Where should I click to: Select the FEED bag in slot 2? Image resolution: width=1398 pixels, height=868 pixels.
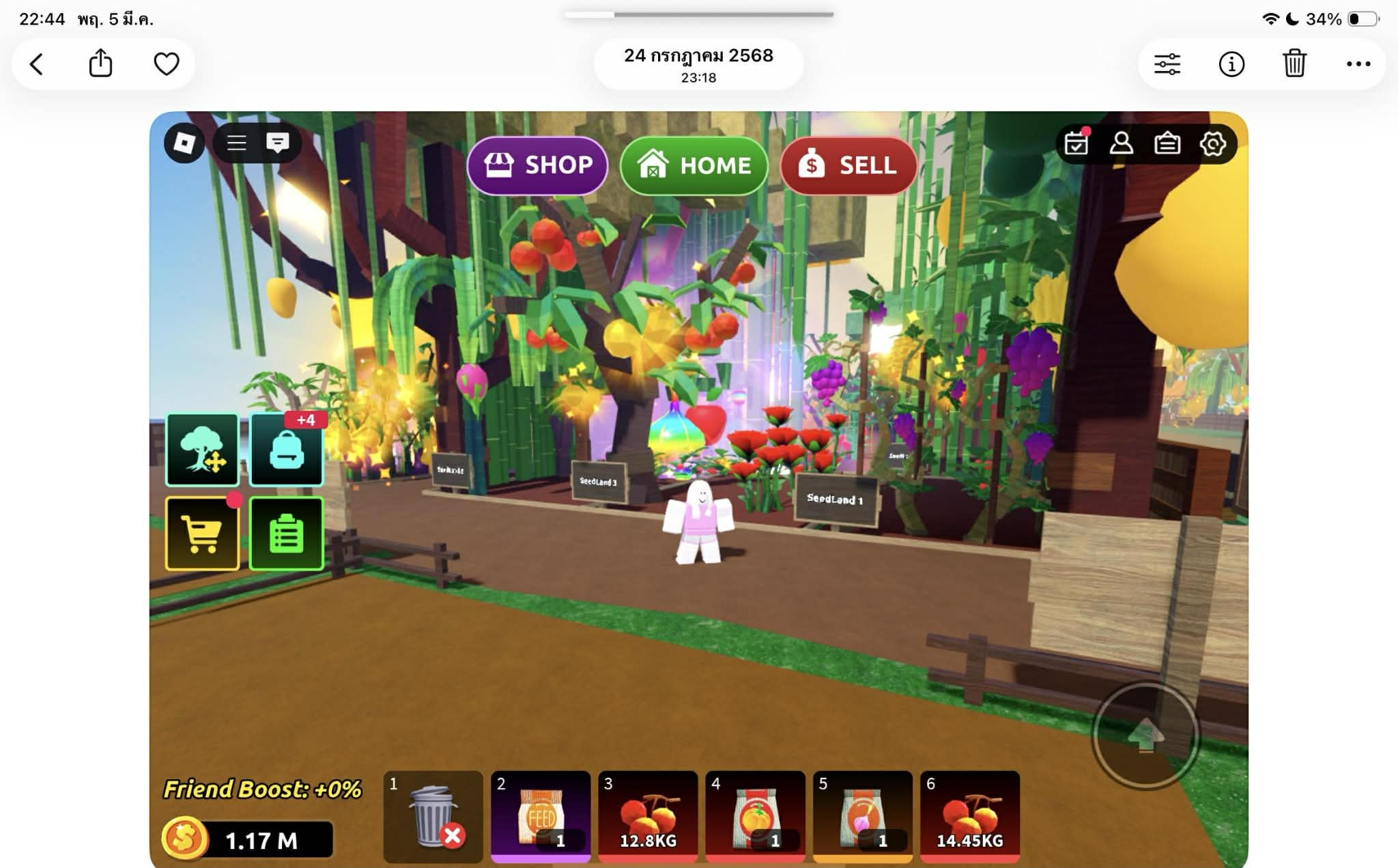click(541, 816)
